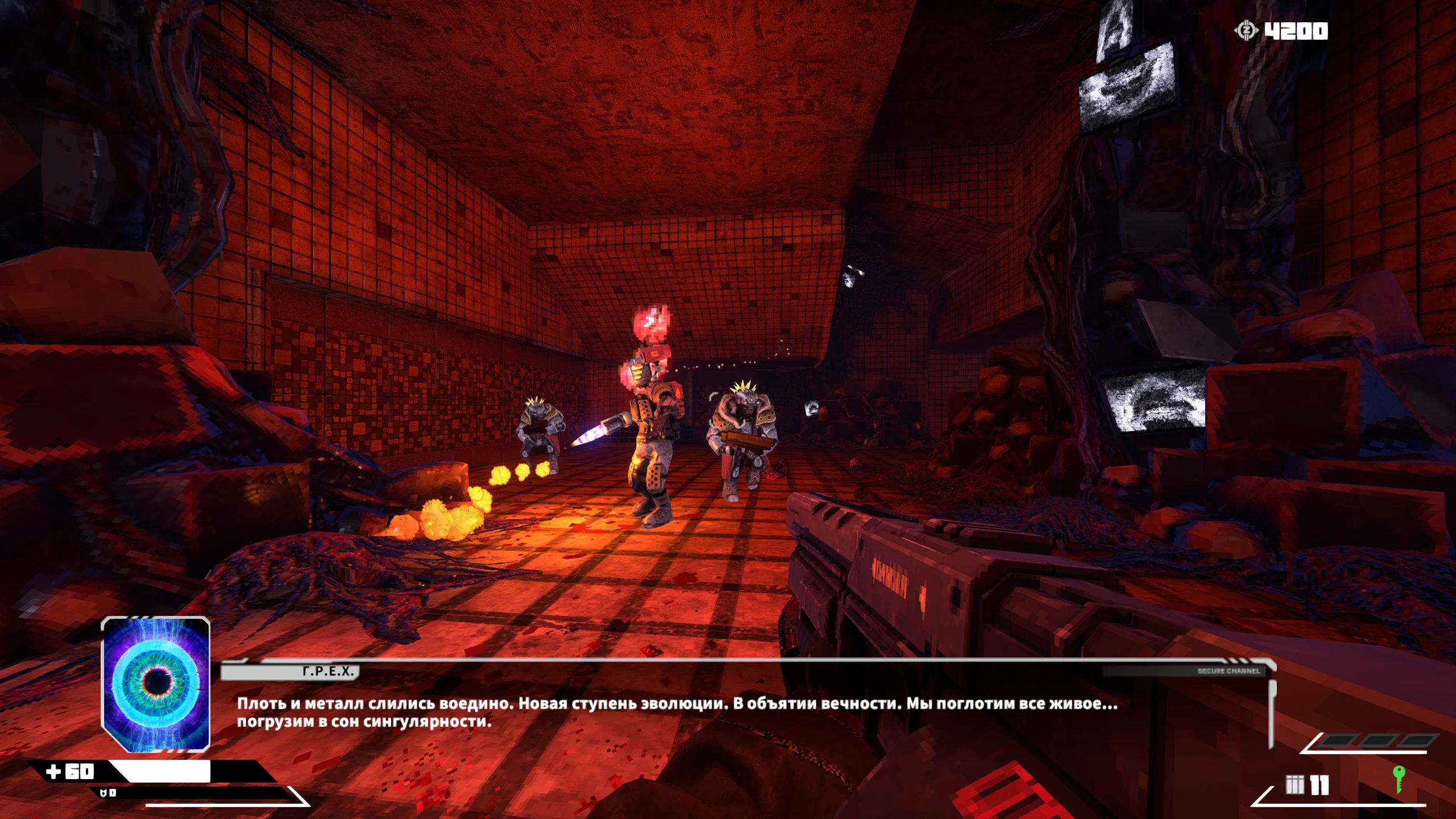Viewport: 1456px width, 819px height.
Task: Click the currency coin icon beside 4200
Action: click(x=1246, y=30)
